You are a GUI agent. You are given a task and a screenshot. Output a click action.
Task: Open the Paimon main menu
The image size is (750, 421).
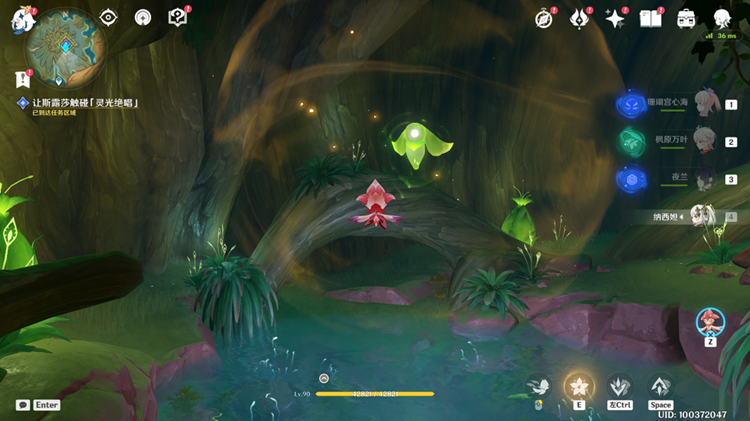tap(22, 21)
